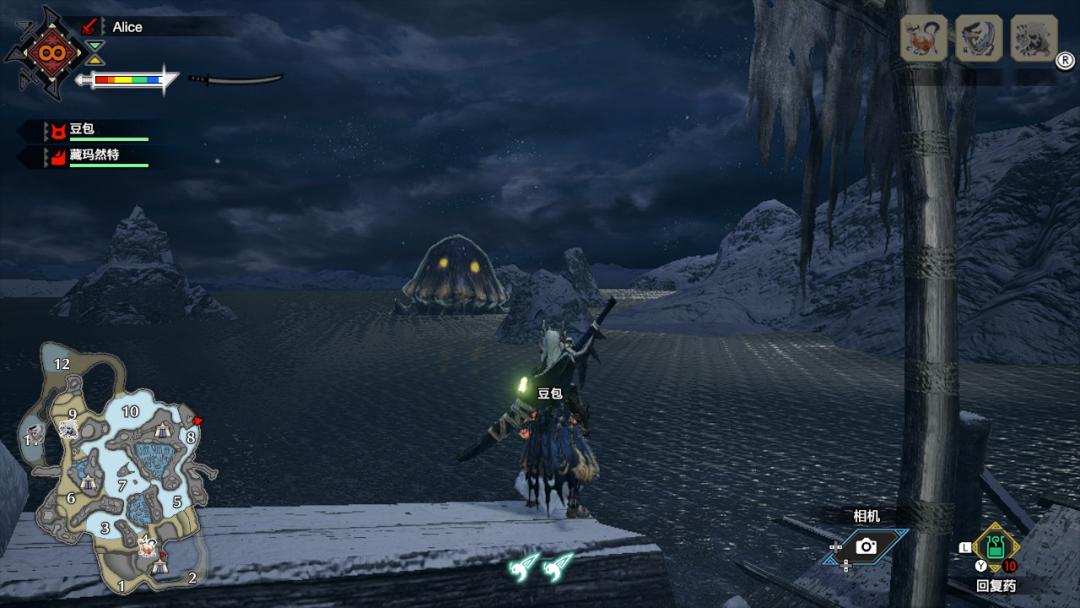Select buddy 藏玛然特 in the party list
This screenshot has width=1080, height=608.
(93, 155)
